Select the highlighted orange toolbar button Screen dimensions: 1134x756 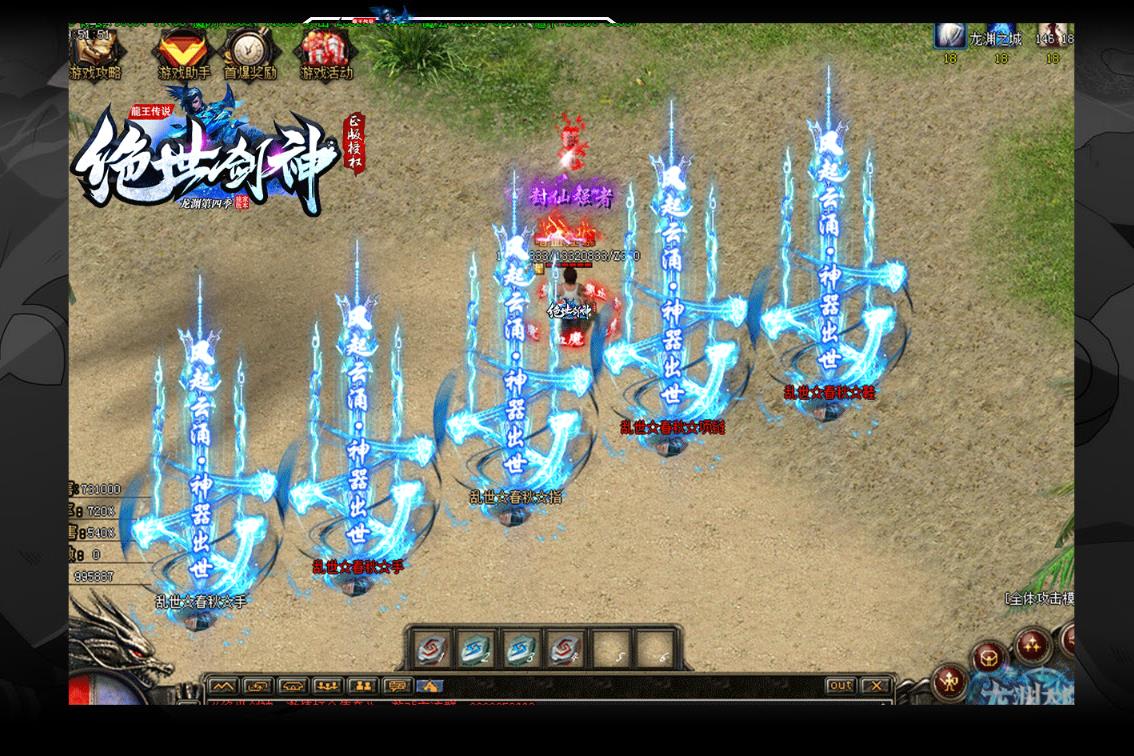430,686
